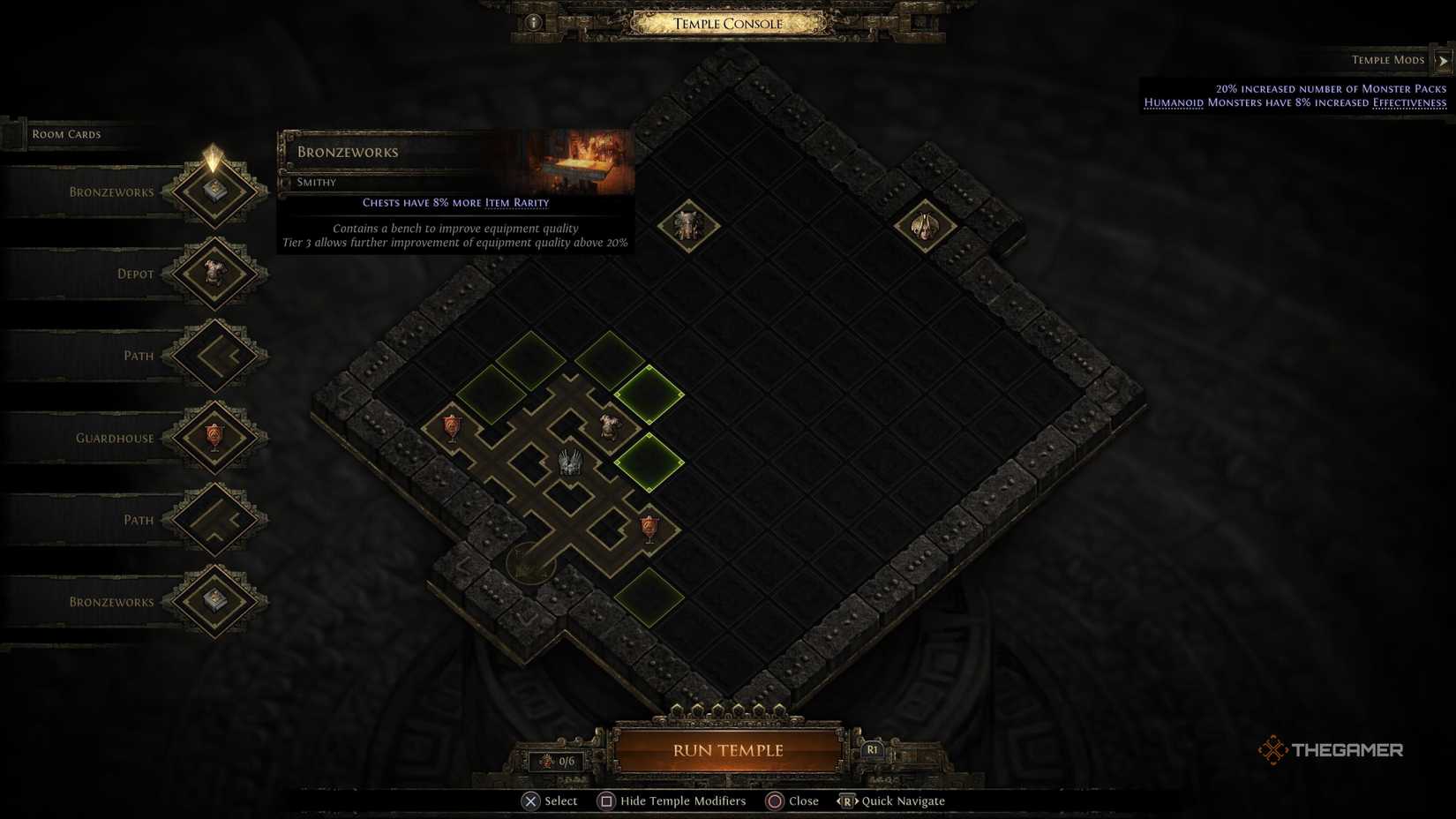This screenshot has width=1456, height=819.
Task: Select the Depot room card icon
Action: (x=214, y=273)
